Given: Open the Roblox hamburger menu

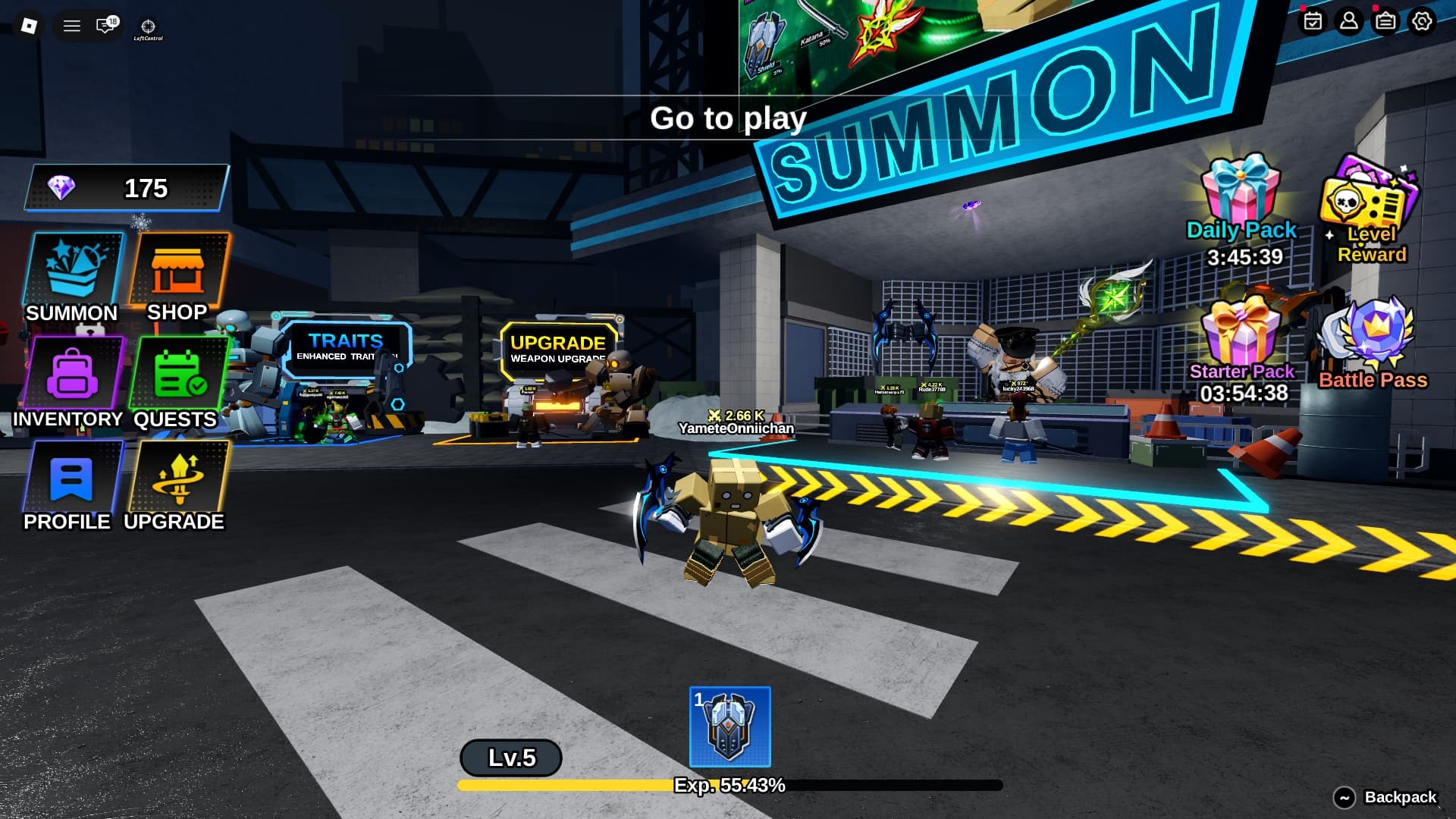Looking at the screenshot, I should coord(72,25).
